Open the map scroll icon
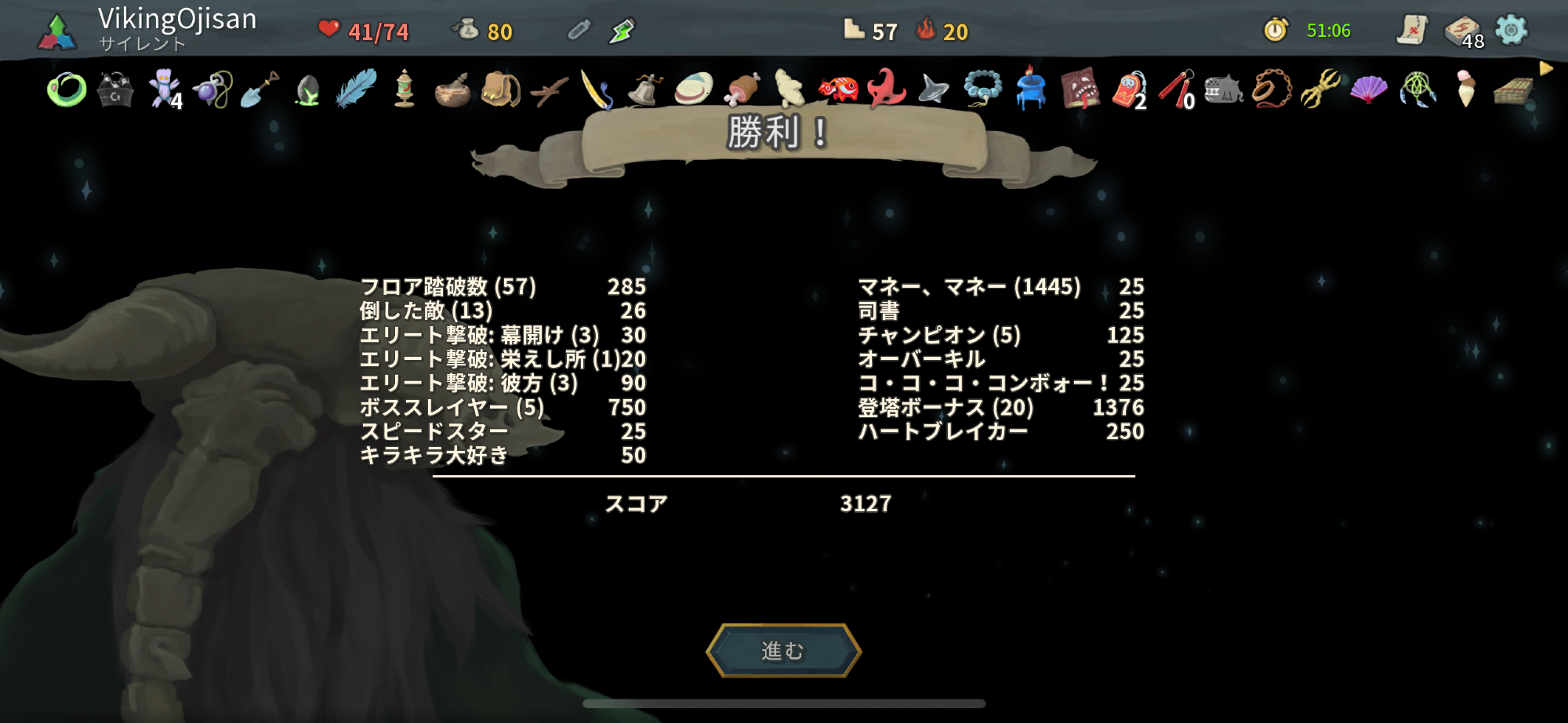Viewport: 1568px width, 723px height. (1411, 31)
